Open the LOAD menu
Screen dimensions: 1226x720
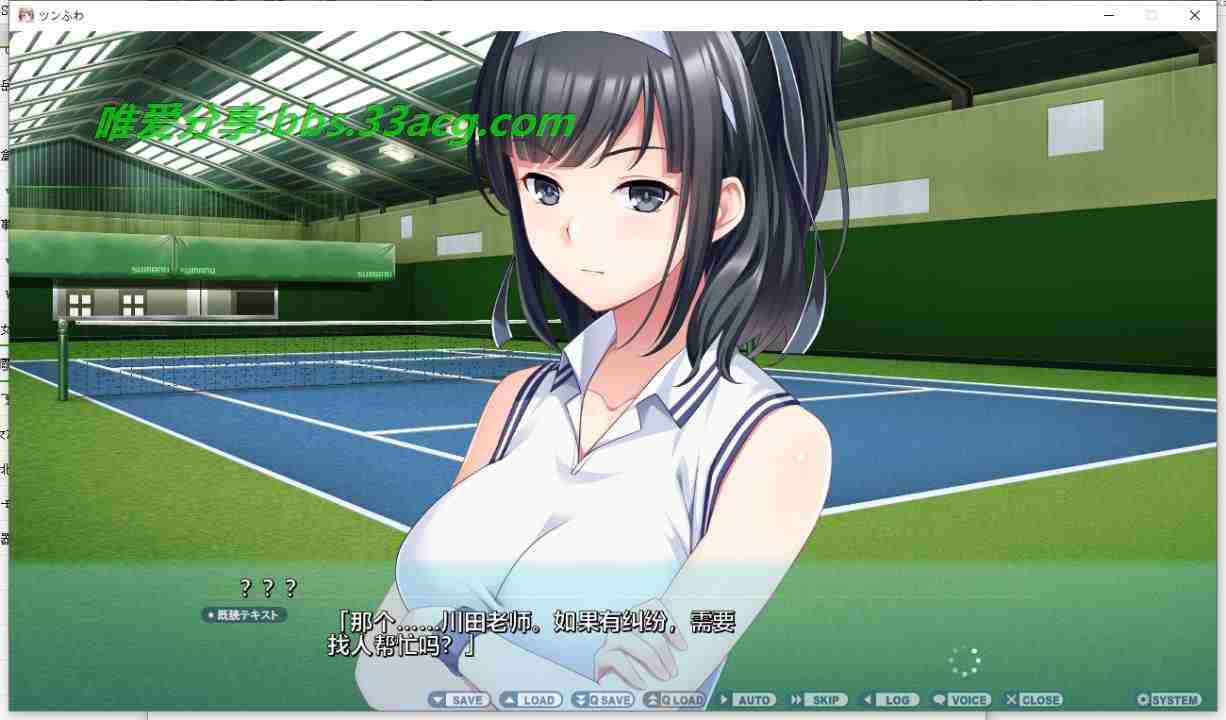click(x=530, y=700)
